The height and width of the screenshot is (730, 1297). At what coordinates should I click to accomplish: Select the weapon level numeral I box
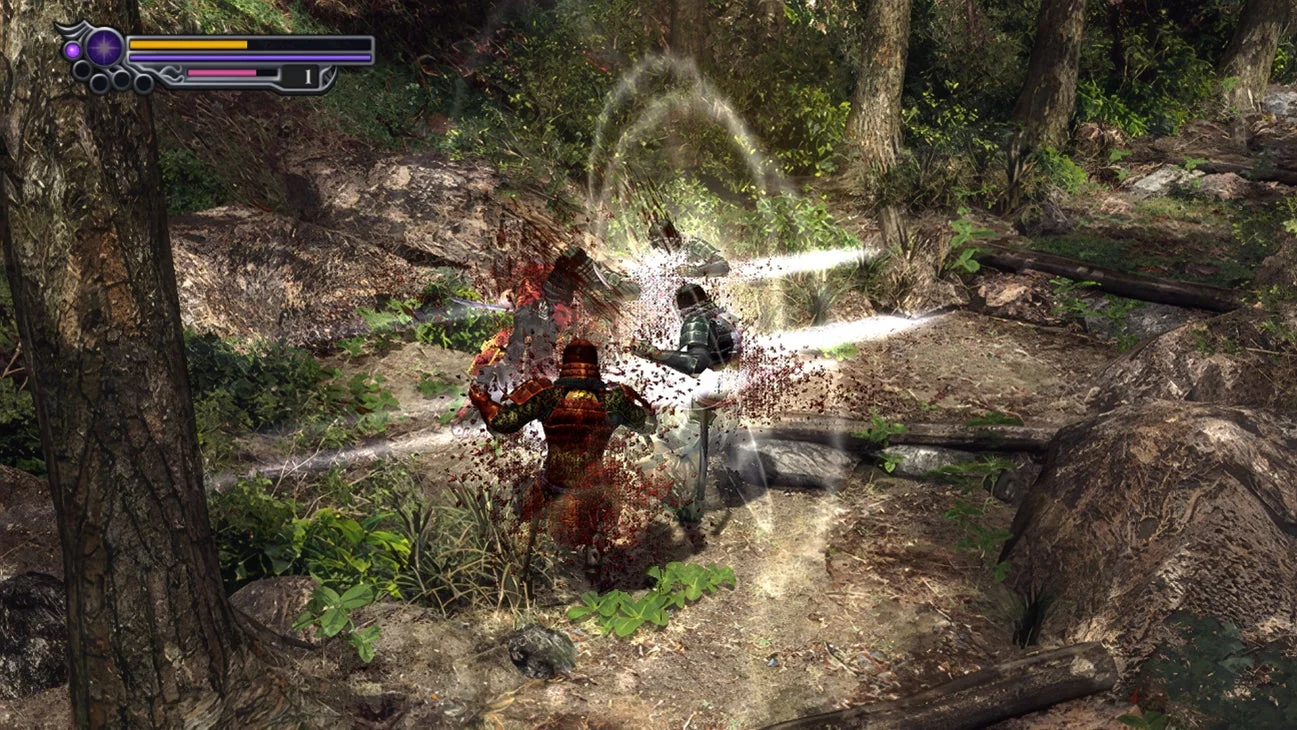pyautogui.click(x=307, y=77)
